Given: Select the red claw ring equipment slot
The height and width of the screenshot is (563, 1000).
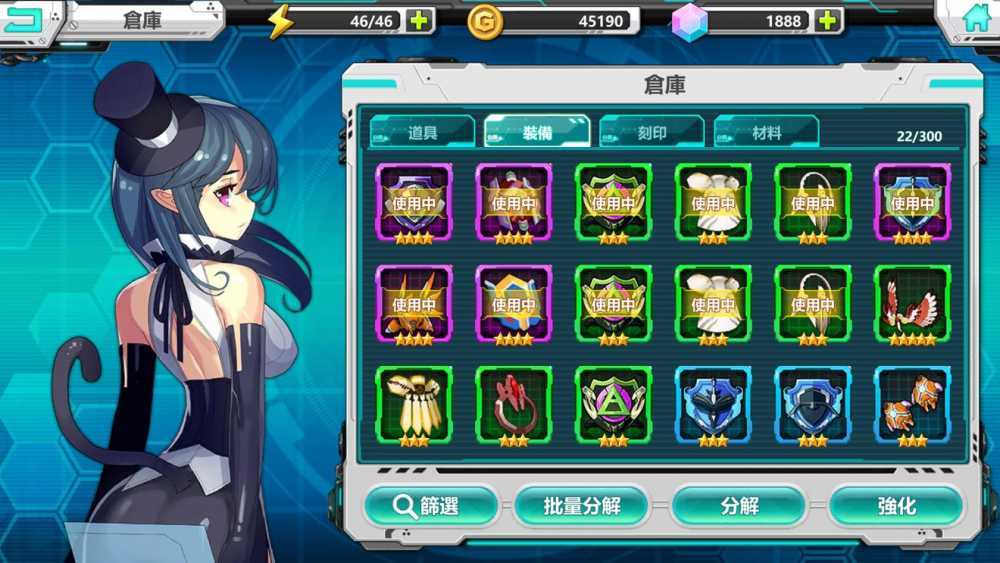Looking at the screenshot, I should point(513,405).
